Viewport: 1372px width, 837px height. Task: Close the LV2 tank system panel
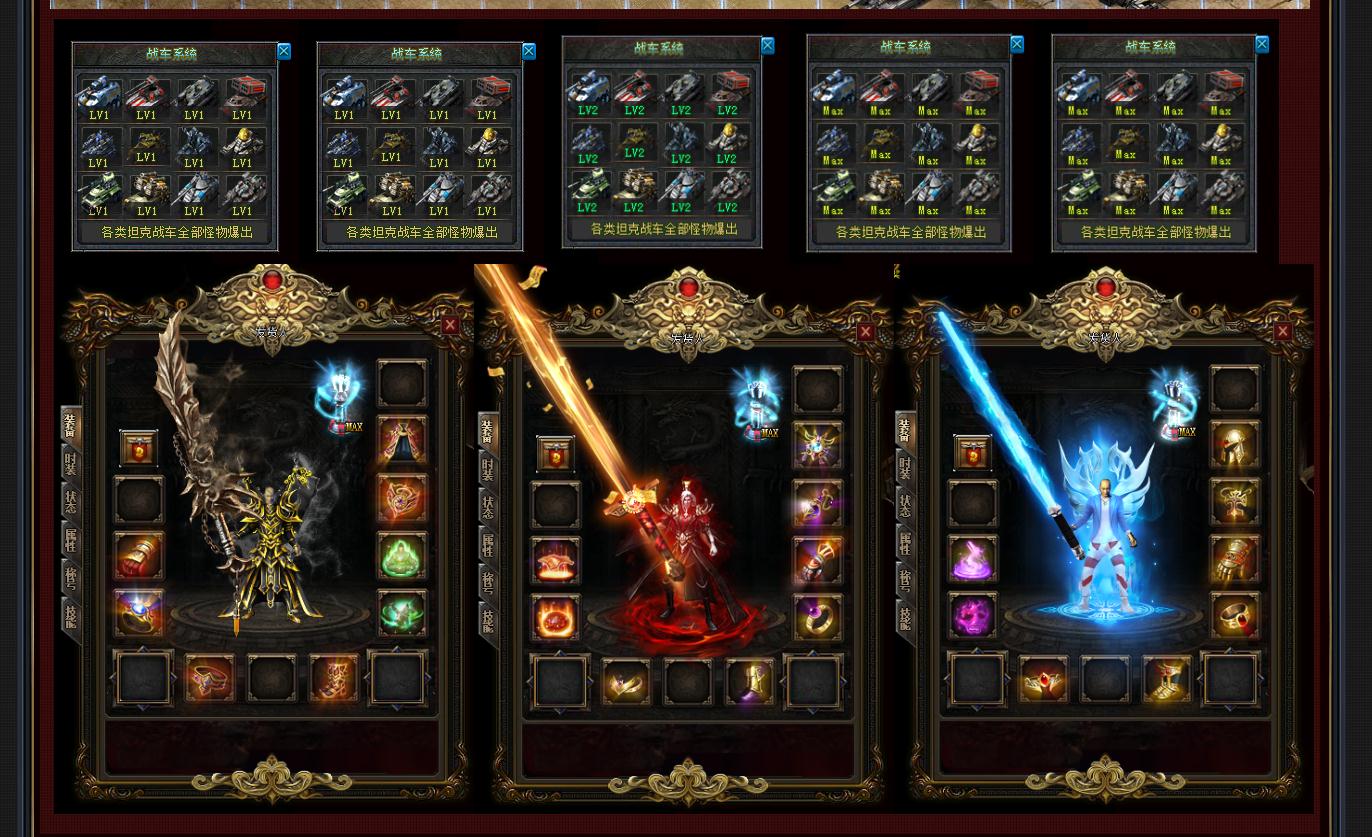tap(768, 46)
